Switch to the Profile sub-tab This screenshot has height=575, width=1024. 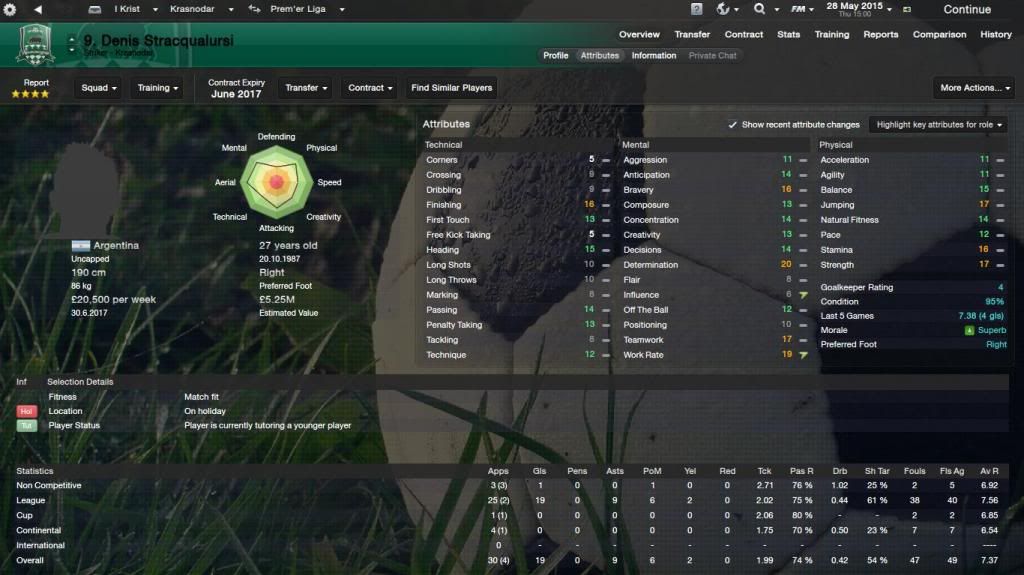point(556,56)
